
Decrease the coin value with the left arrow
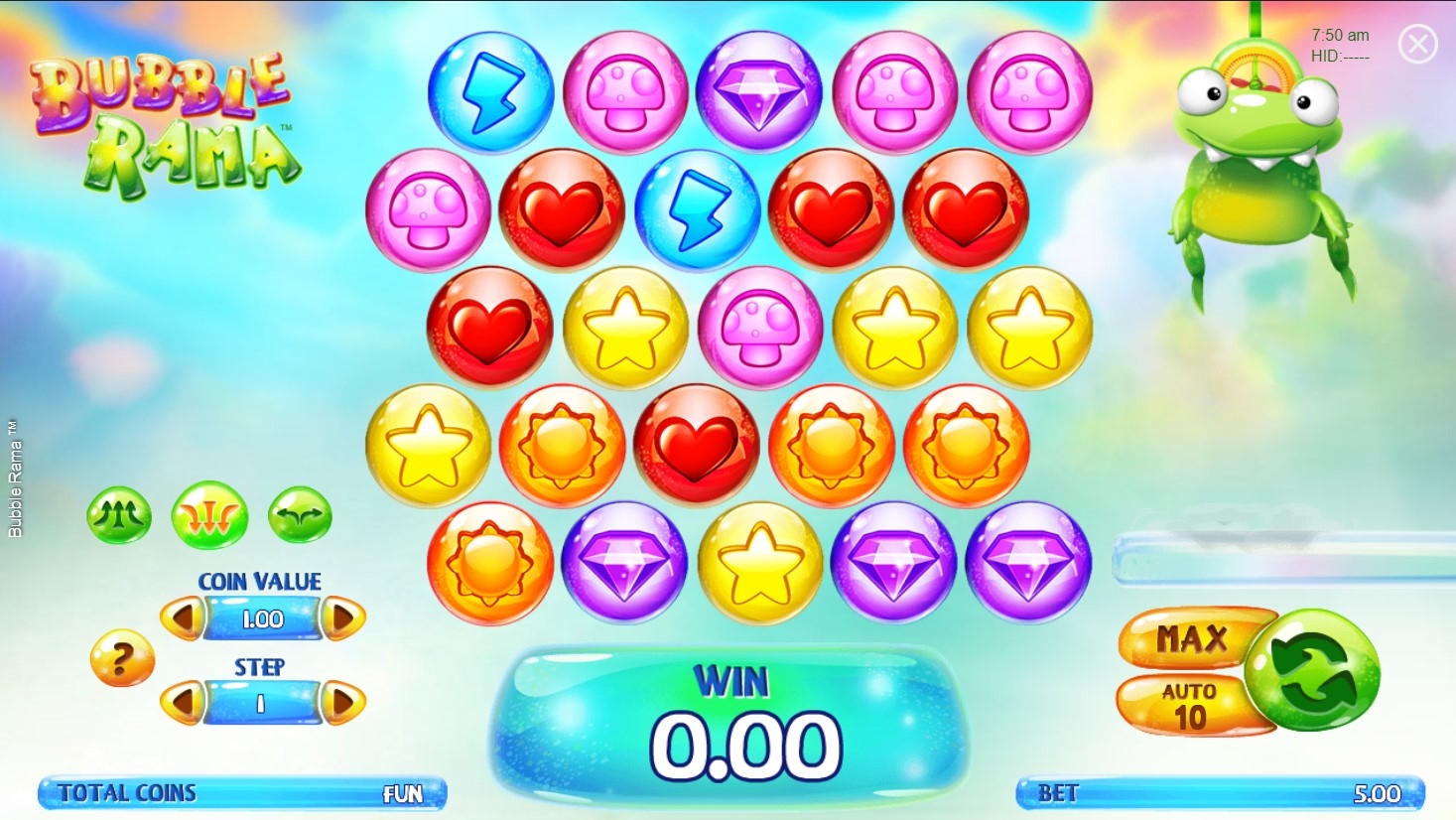click(183, 618)
